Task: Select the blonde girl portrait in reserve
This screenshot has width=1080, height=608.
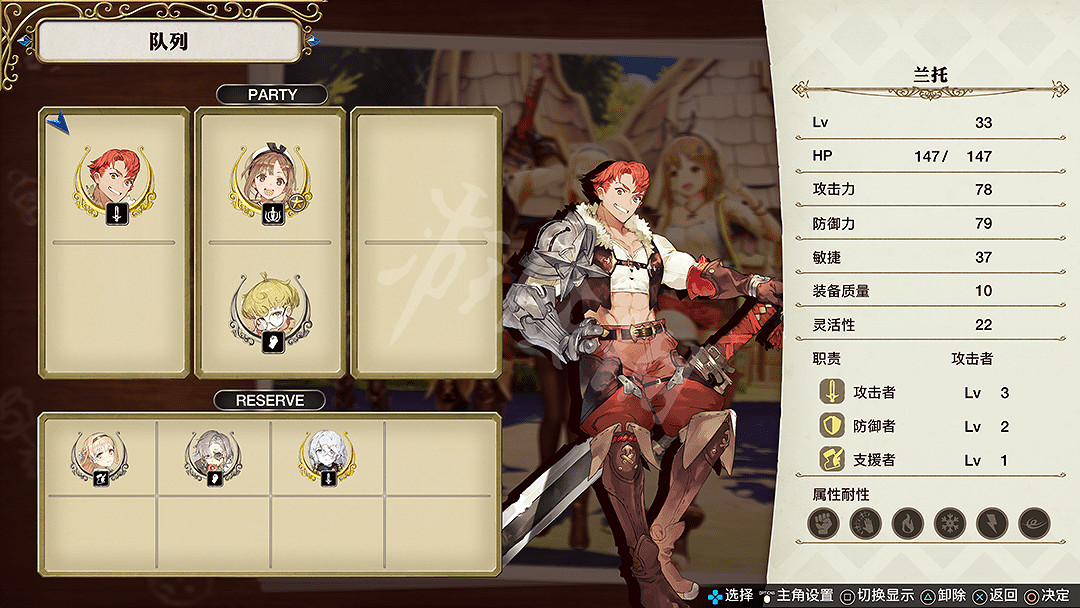Action: [98, 457]
